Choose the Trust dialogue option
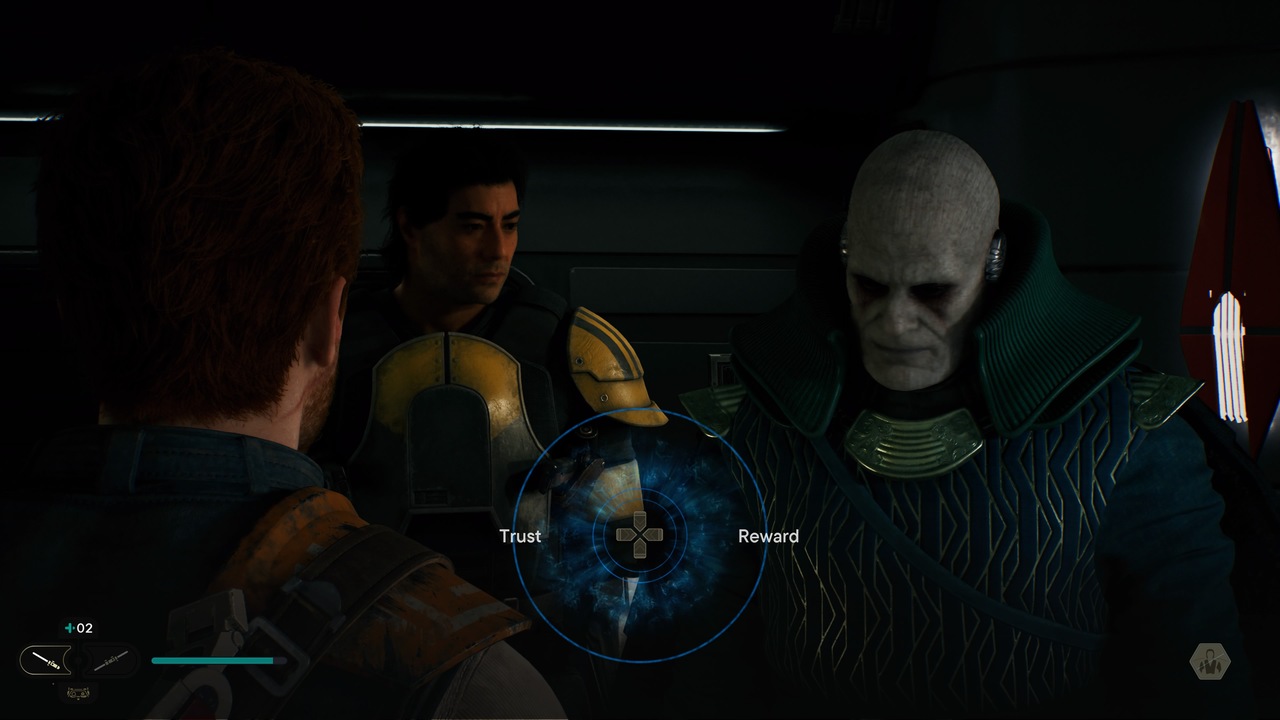Image resolution: width=1280 pixels, height=720 pixels. pos(520,536)
